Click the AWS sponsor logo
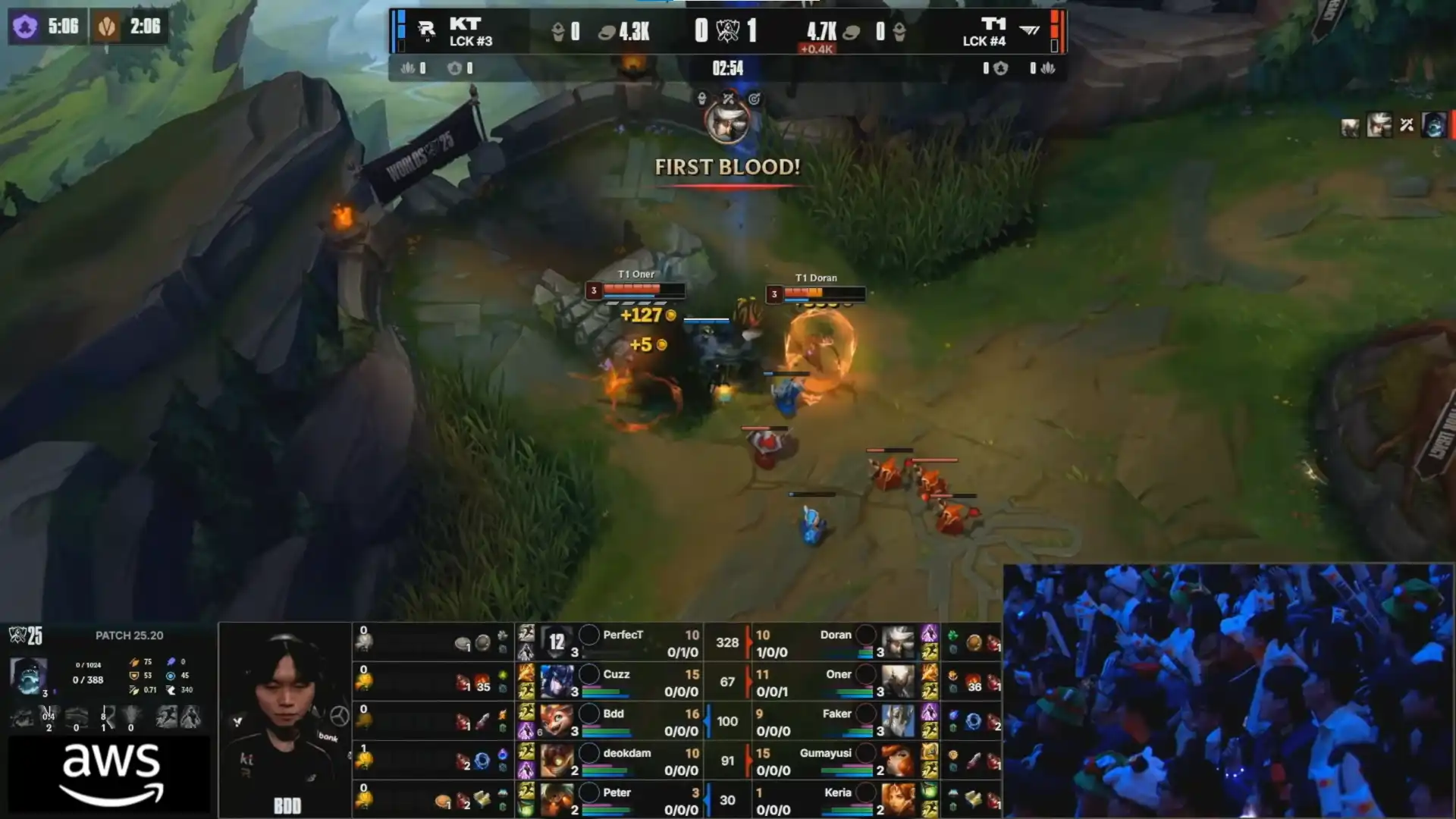The width and height of the screenshot is (1456, 819). [x=111, y=773]
